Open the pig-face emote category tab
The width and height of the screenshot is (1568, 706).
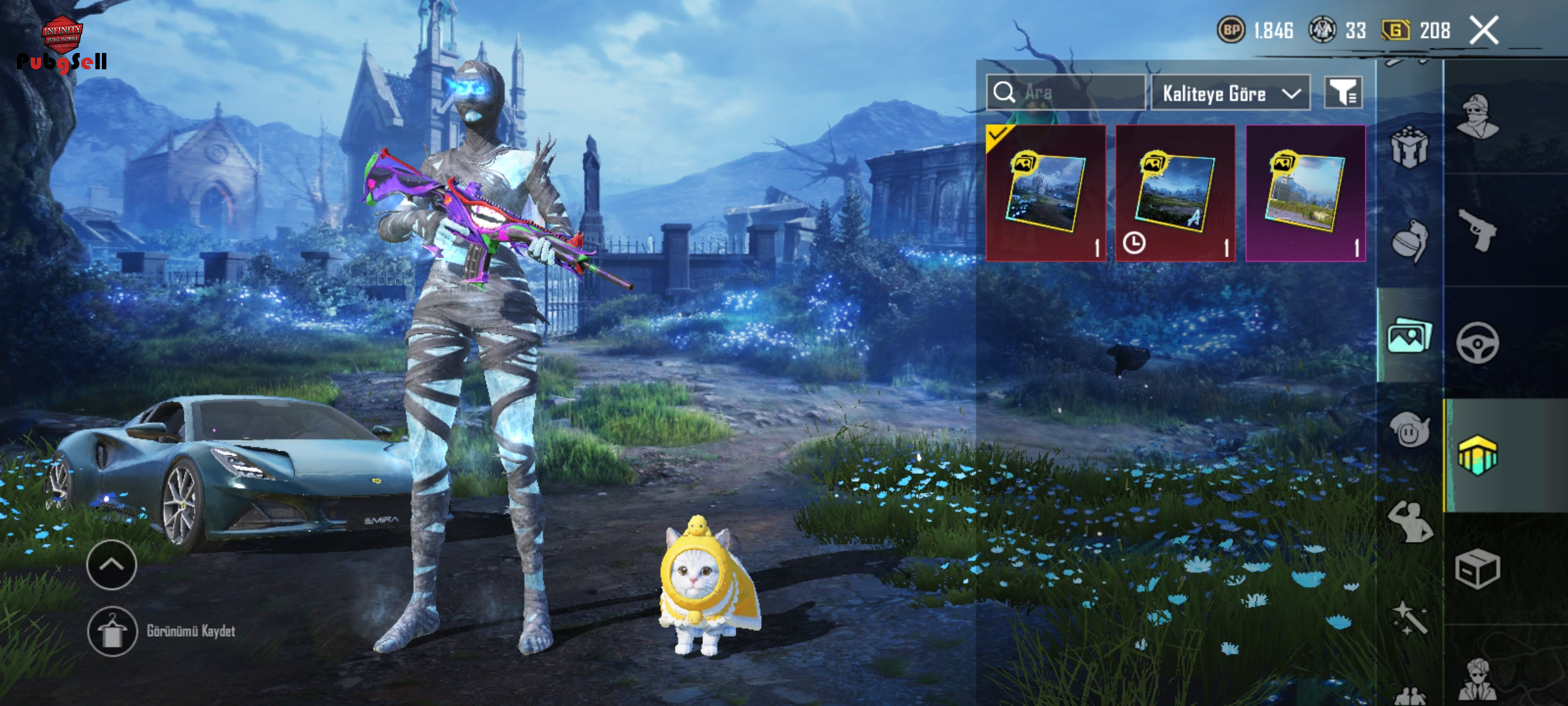point(1409,430)
